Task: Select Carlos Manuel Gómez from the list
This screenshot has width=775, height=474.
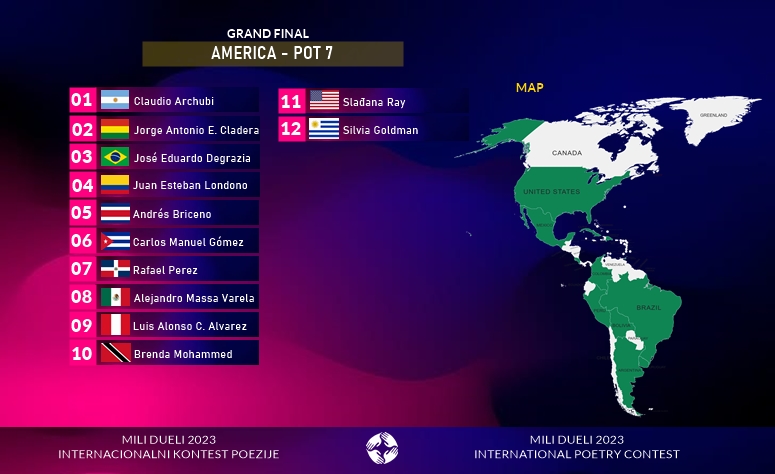Action: (178, 241)
